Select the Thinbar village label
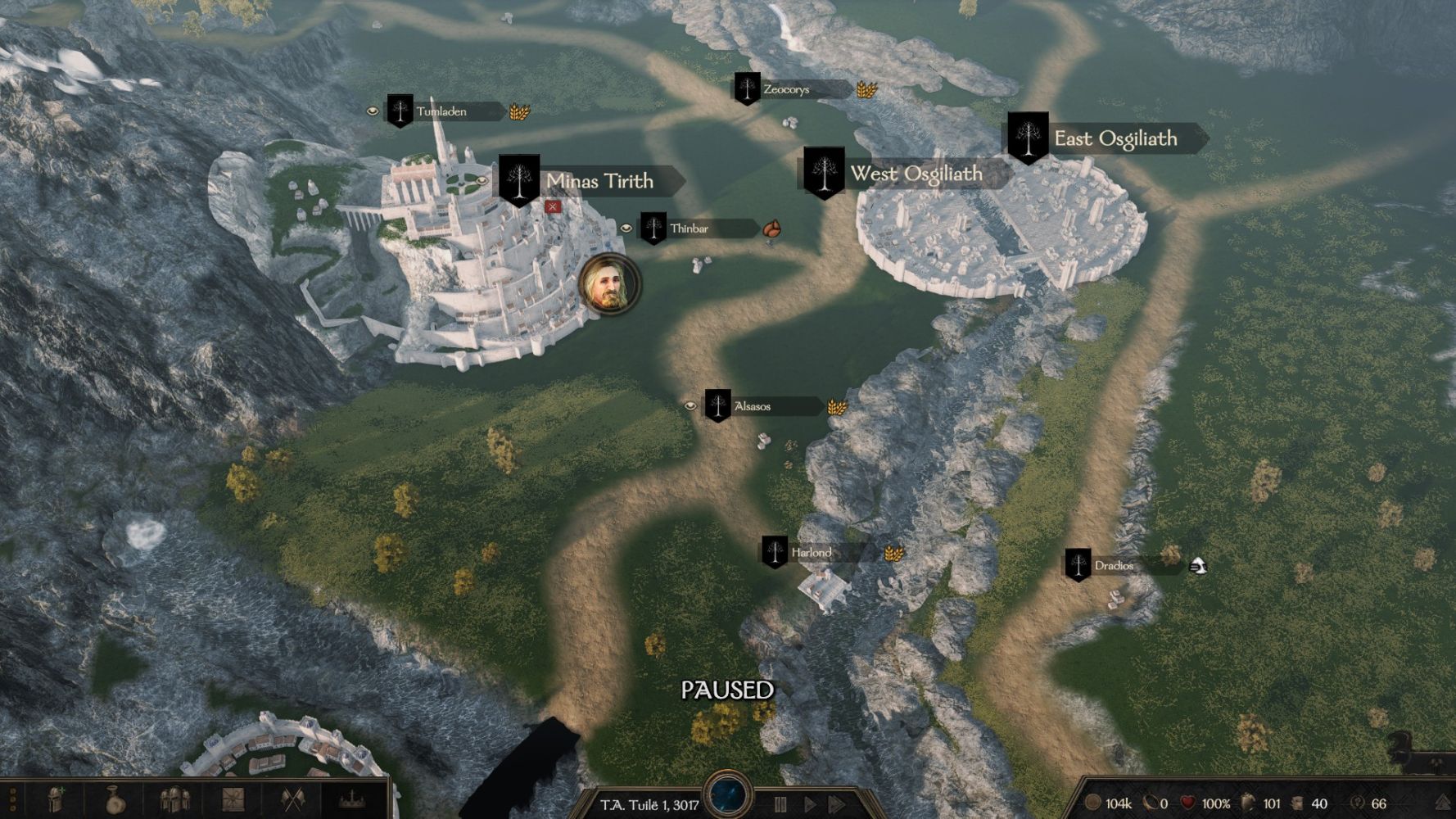This screenshot has width=1456, height=819. (x=690, y=229)
